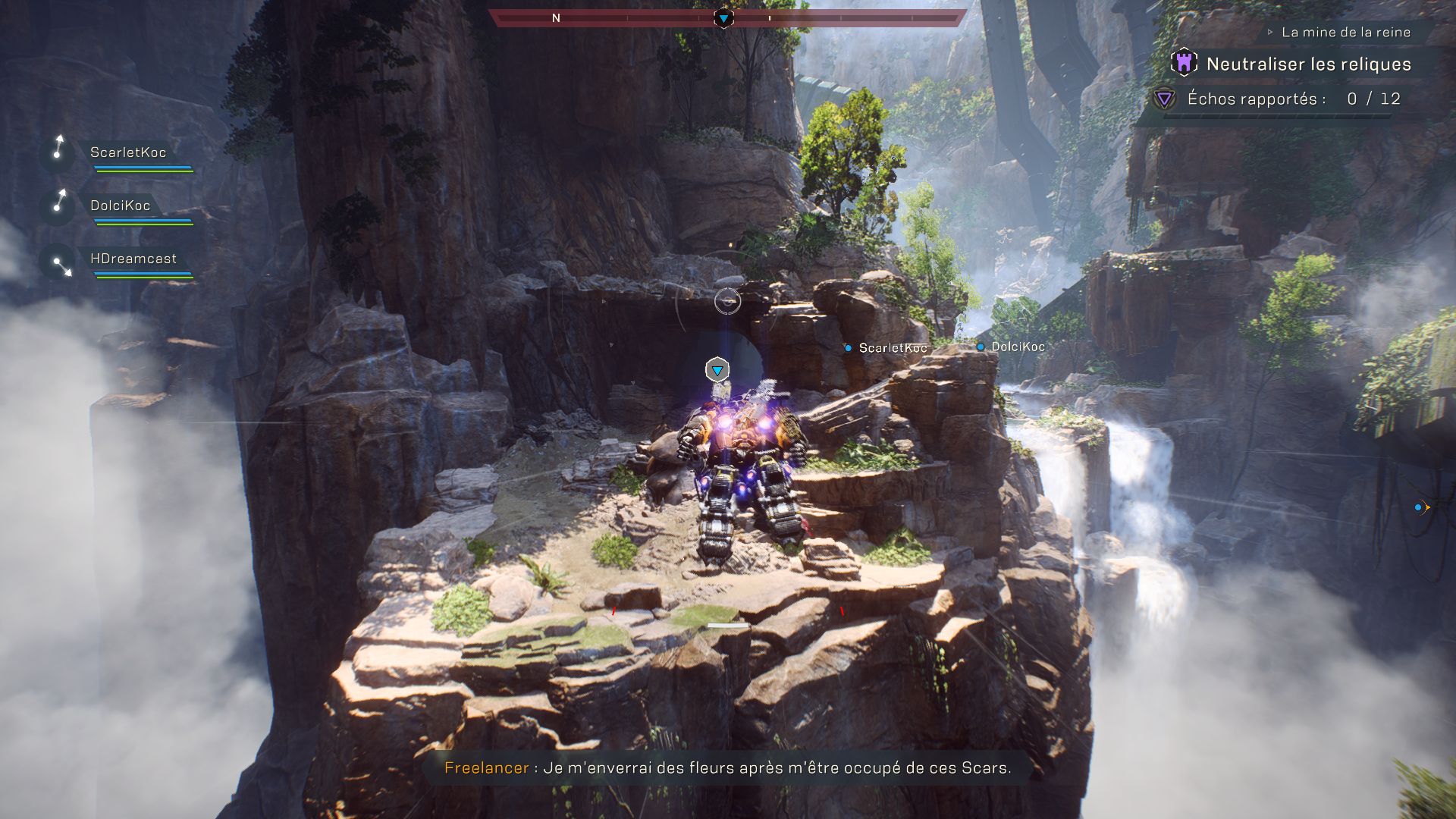Click the Neutraliser les reliques objective

(1308, 64)
